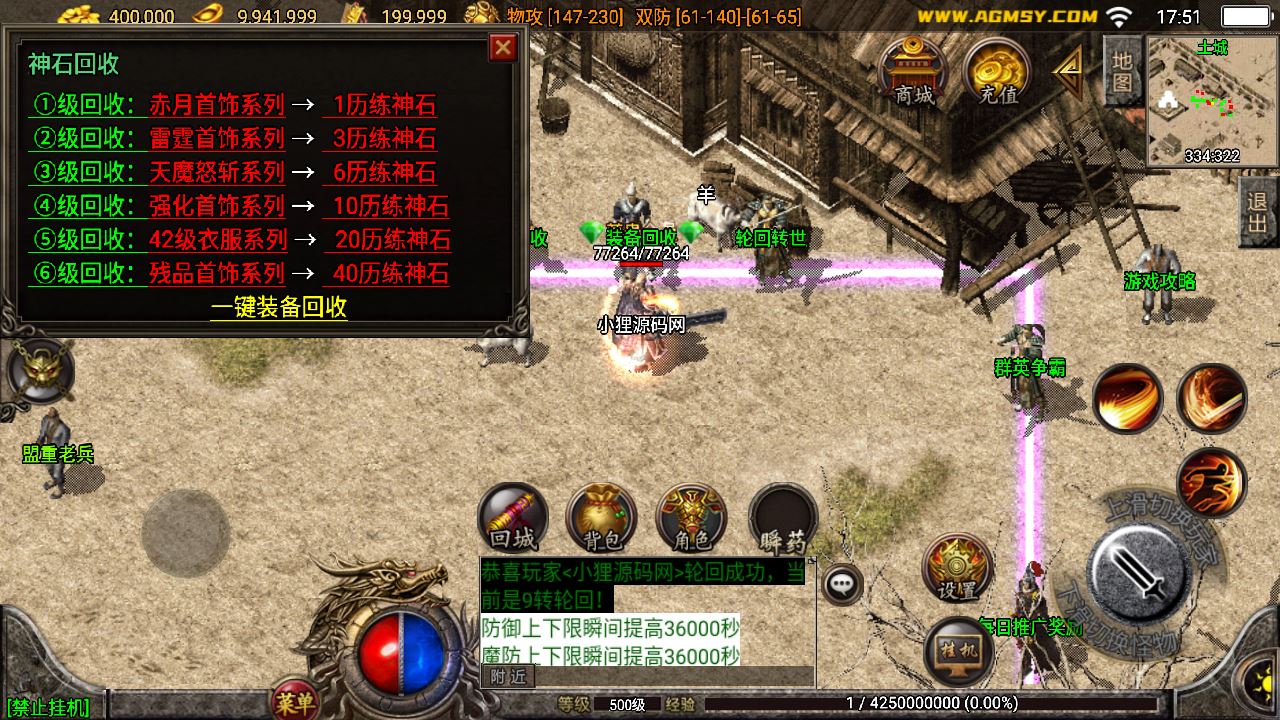Image resolution: width=1280 pixels, height=720 pixels.
Task: Open the 地图 map button
Action: tap(1122, 70)
